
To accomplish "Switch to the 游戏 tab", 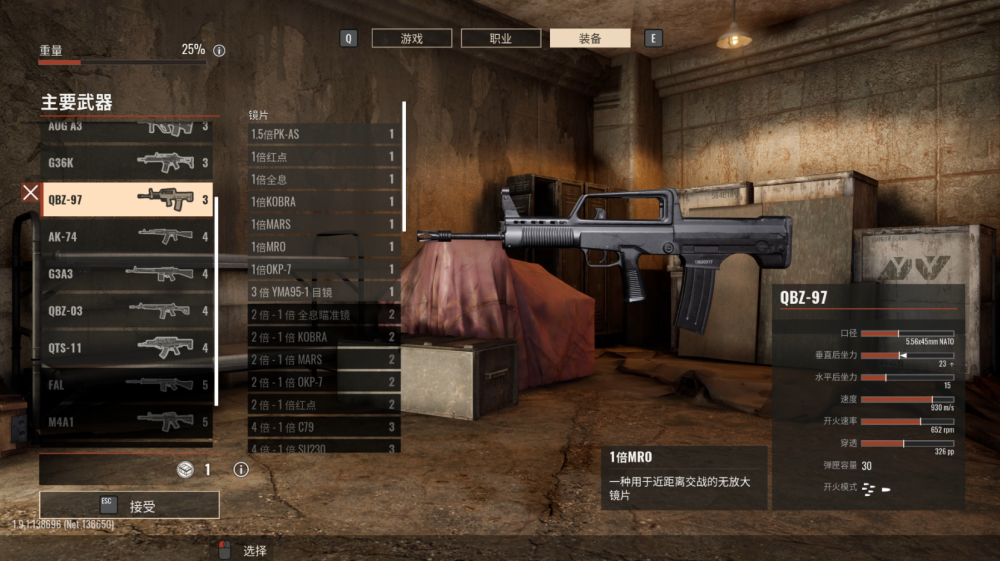I will click(411, 38).
